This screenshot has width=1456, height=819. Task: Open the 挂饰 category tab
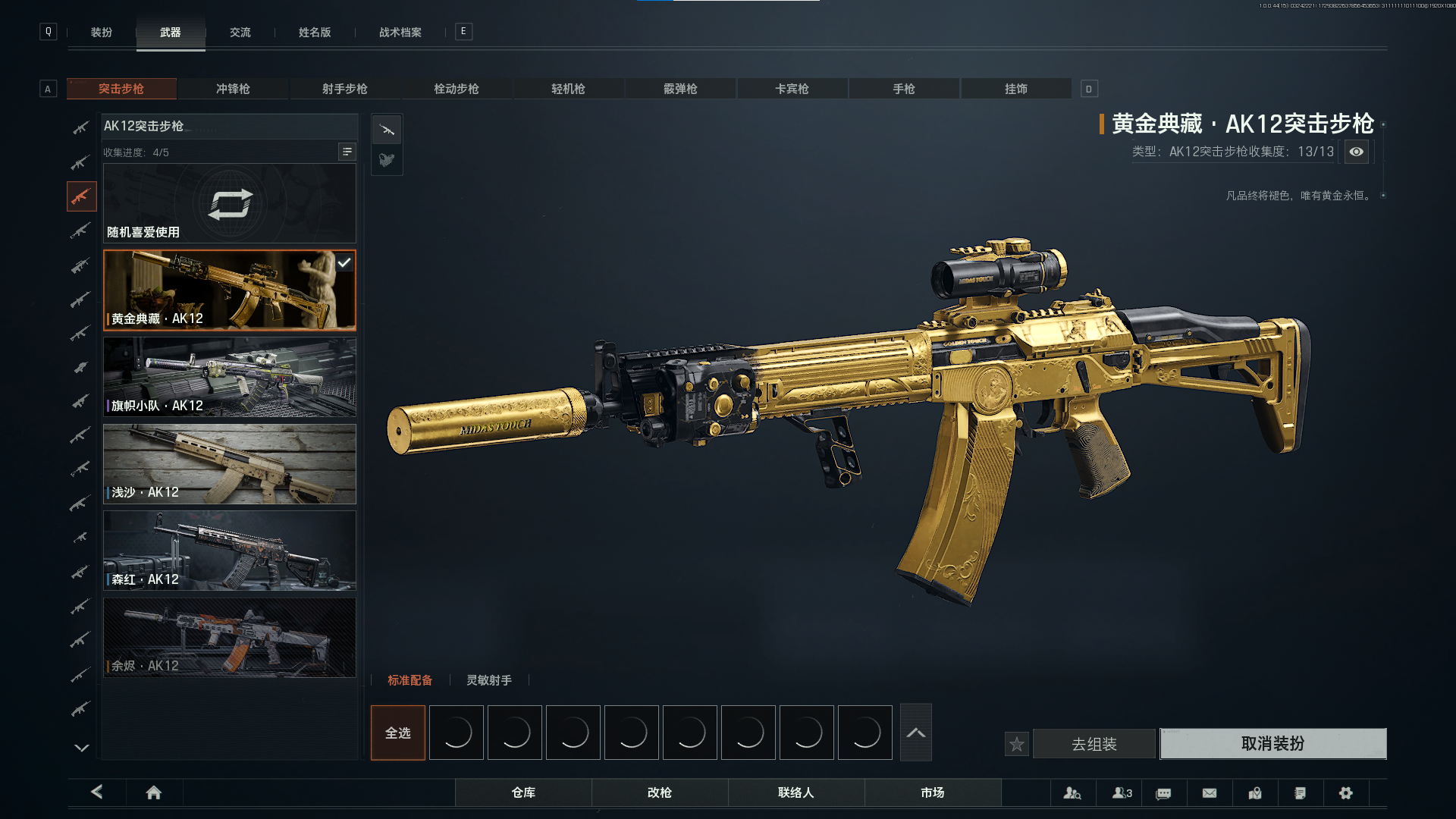point(1015,89)
